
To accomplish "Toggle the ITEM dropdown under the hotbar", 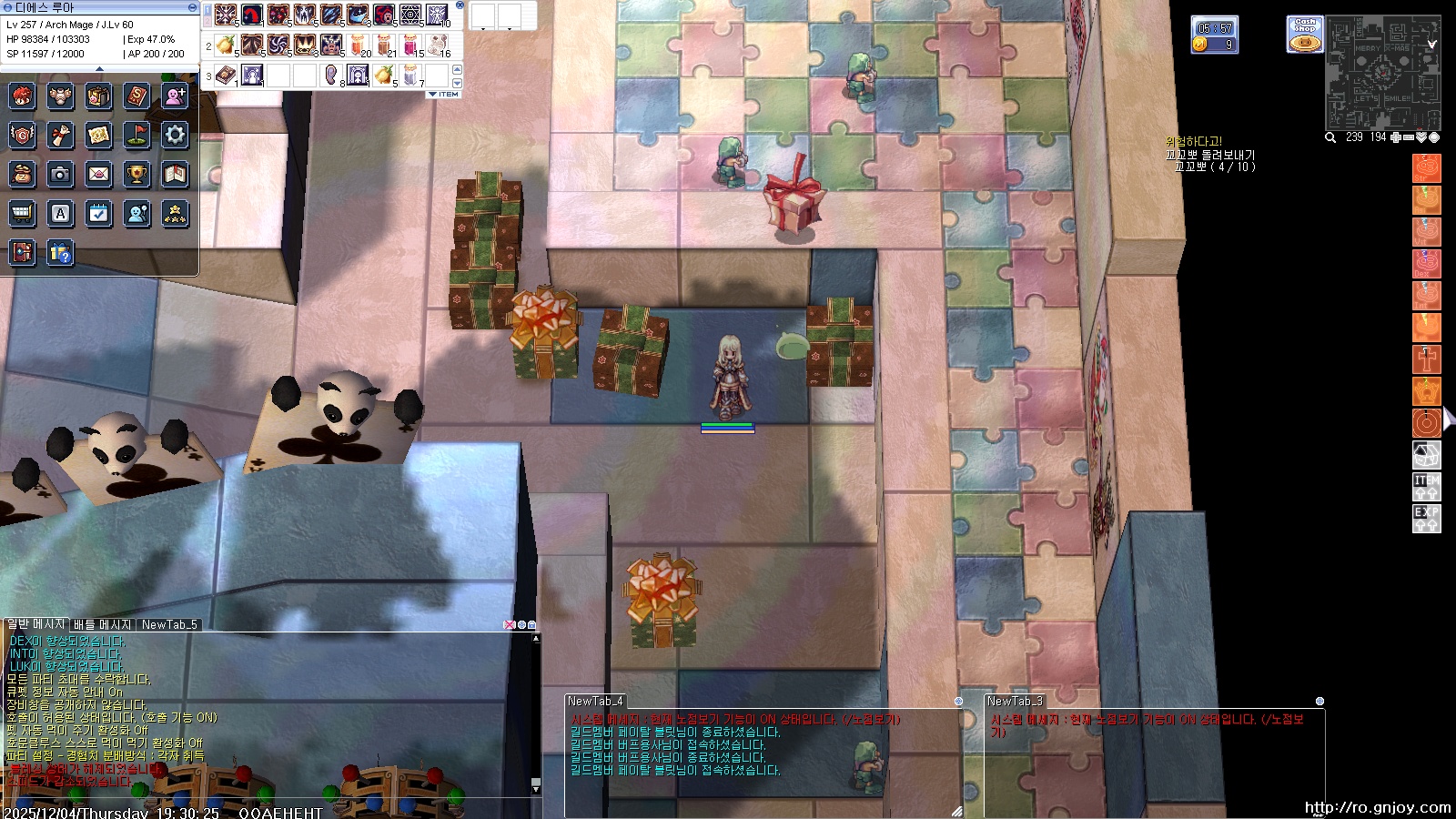I will (x=445, y=94).
